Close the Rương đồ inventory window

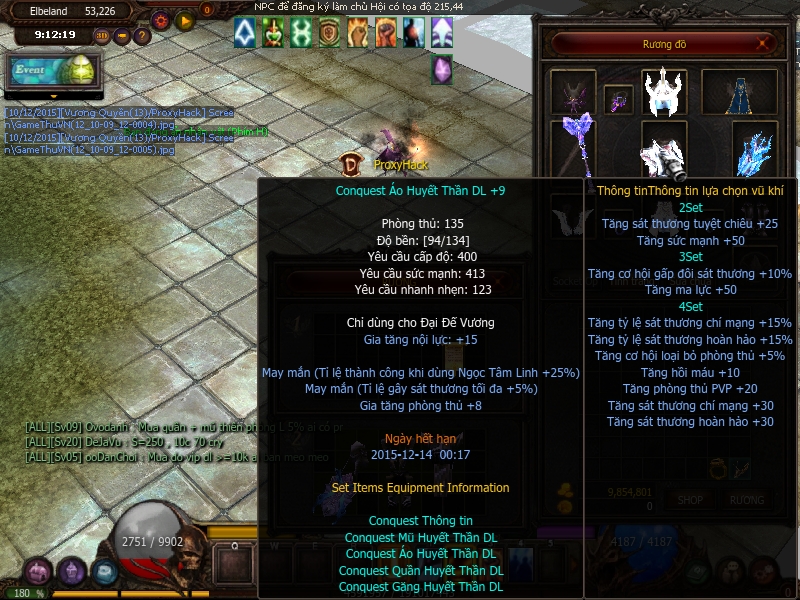point(765,44)
